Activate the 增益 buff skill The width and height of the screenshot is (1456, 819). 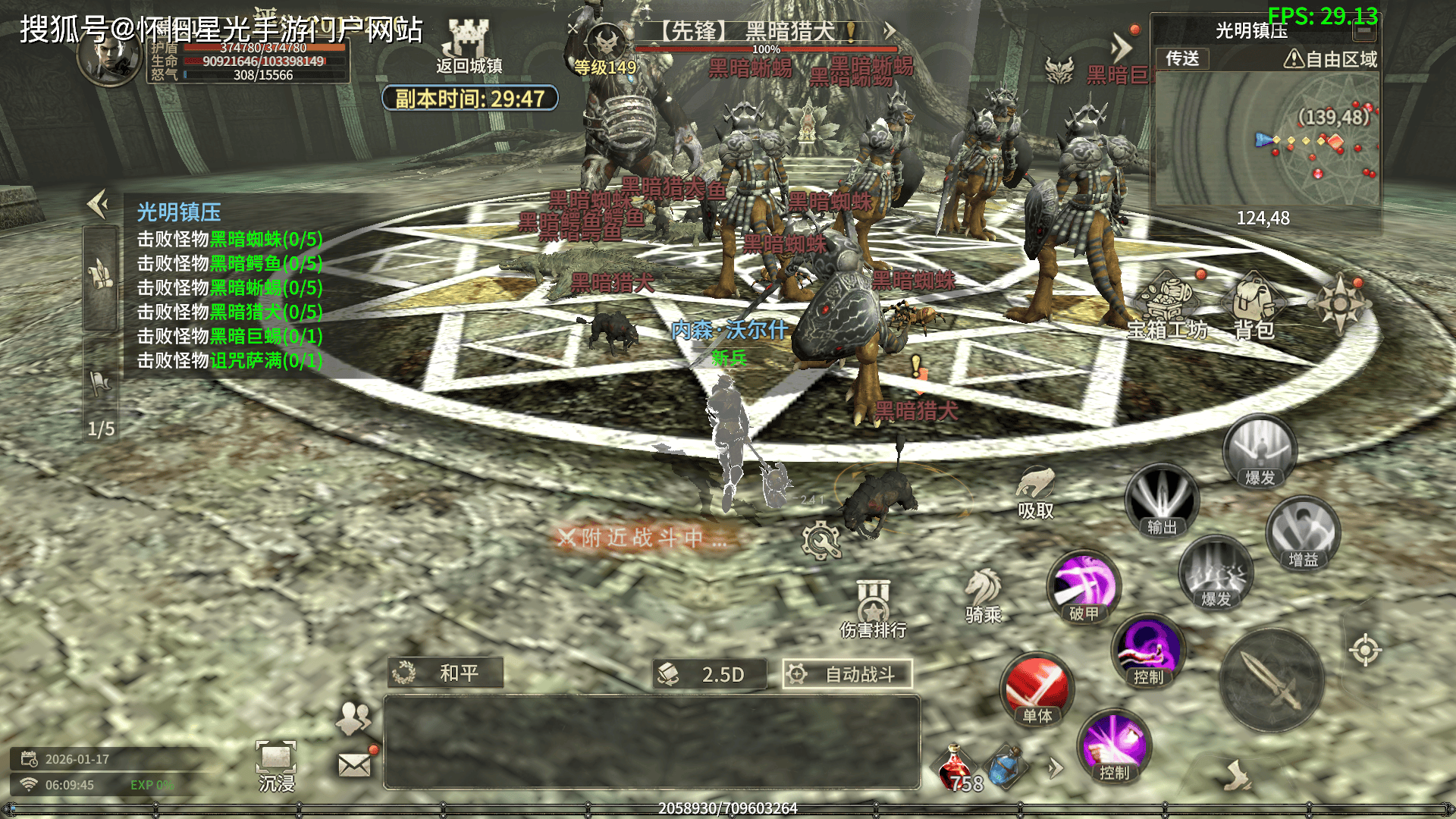click(x=1303, y=533)
